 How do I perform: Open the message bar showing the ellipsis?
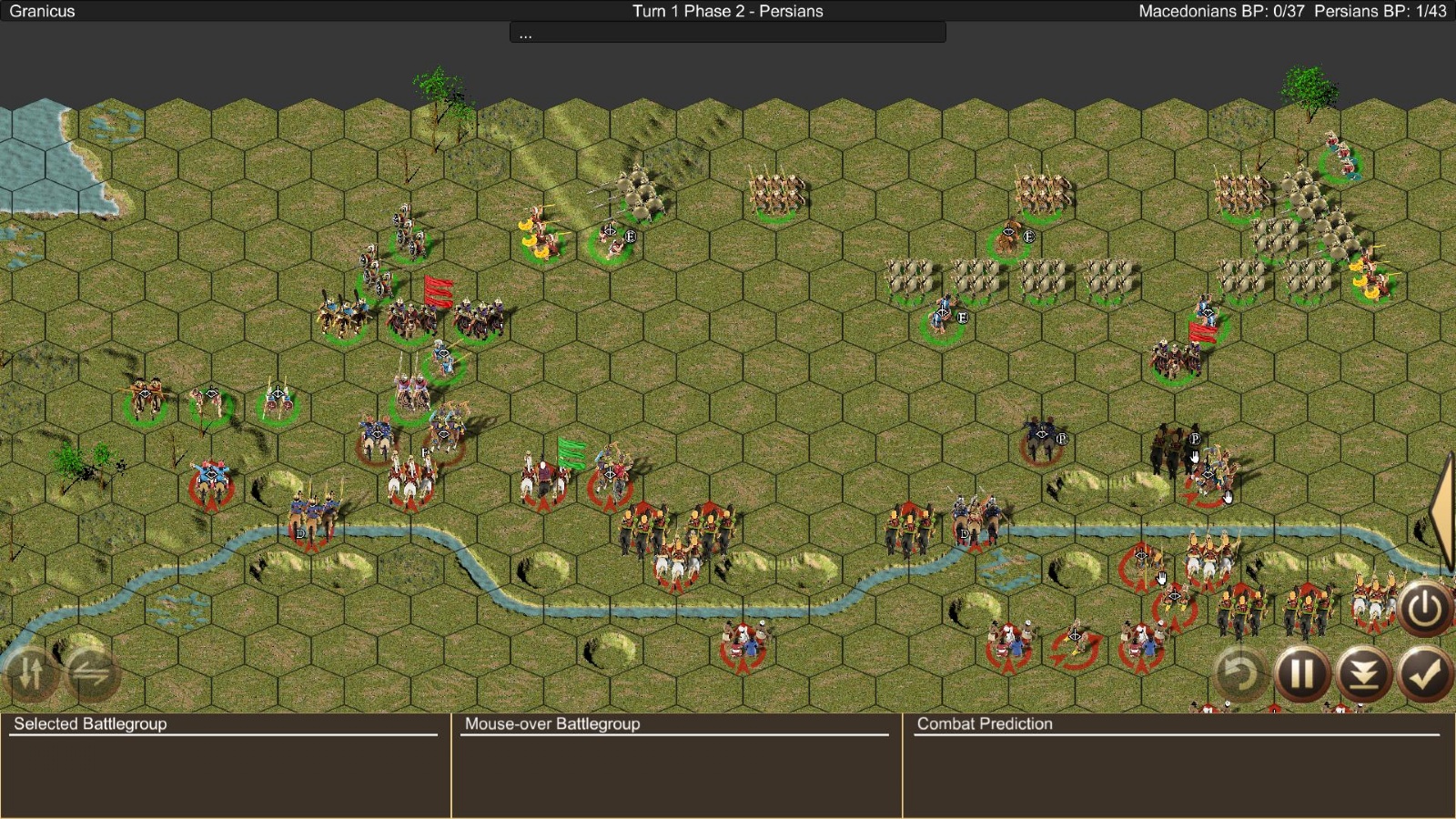[x=727, y=34]
